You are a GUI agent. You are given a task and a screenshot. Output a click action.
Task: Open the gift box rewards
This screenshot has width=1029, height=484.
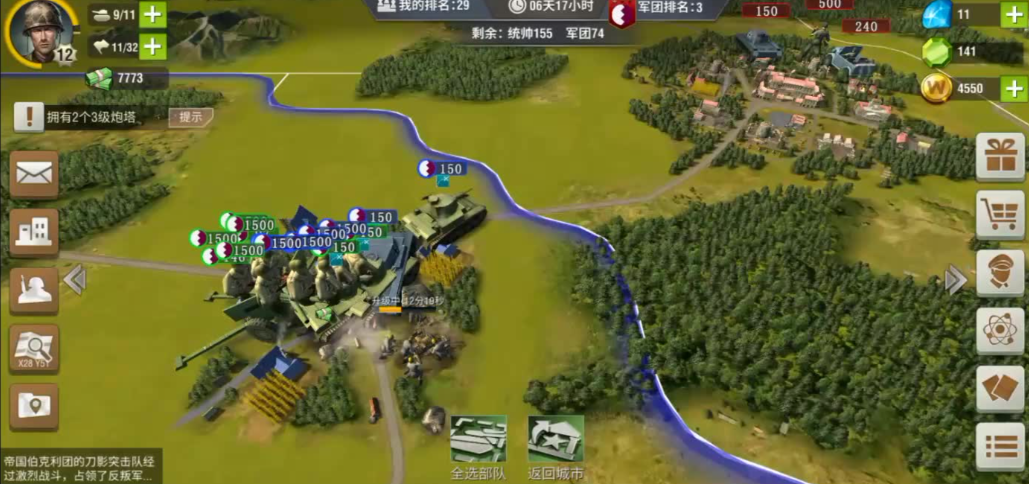[1000, 157]
